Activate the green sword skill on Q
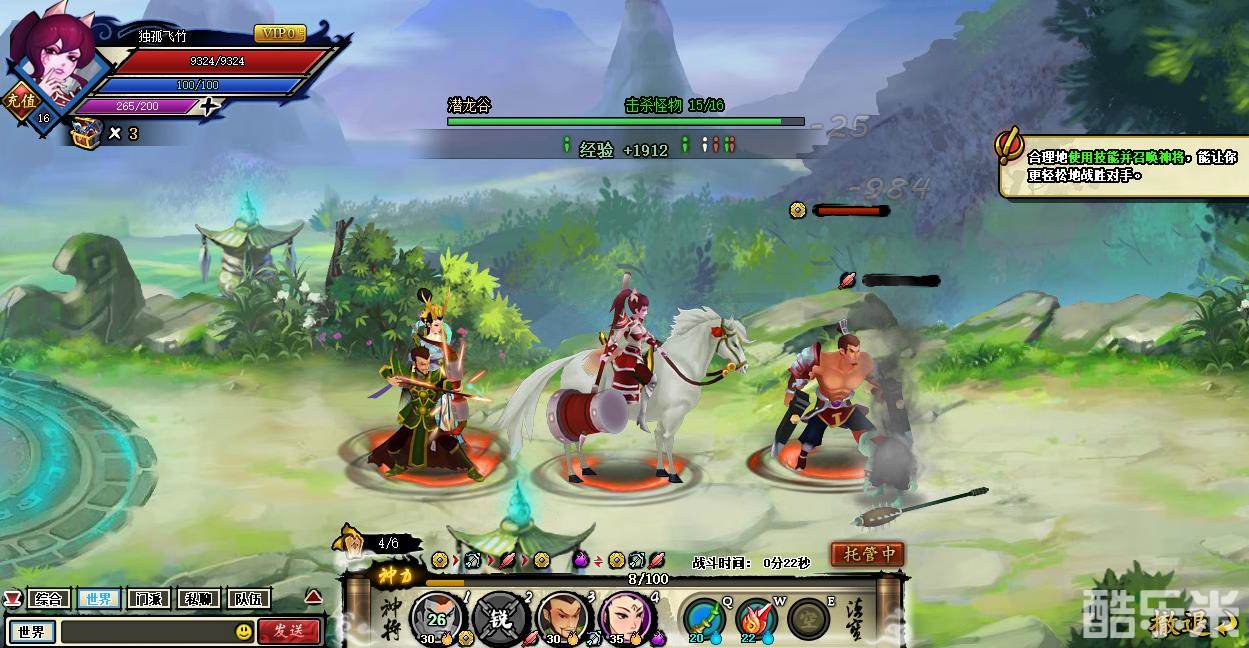Viewport: 1249px width, 648px height. [x=703, y=619]
